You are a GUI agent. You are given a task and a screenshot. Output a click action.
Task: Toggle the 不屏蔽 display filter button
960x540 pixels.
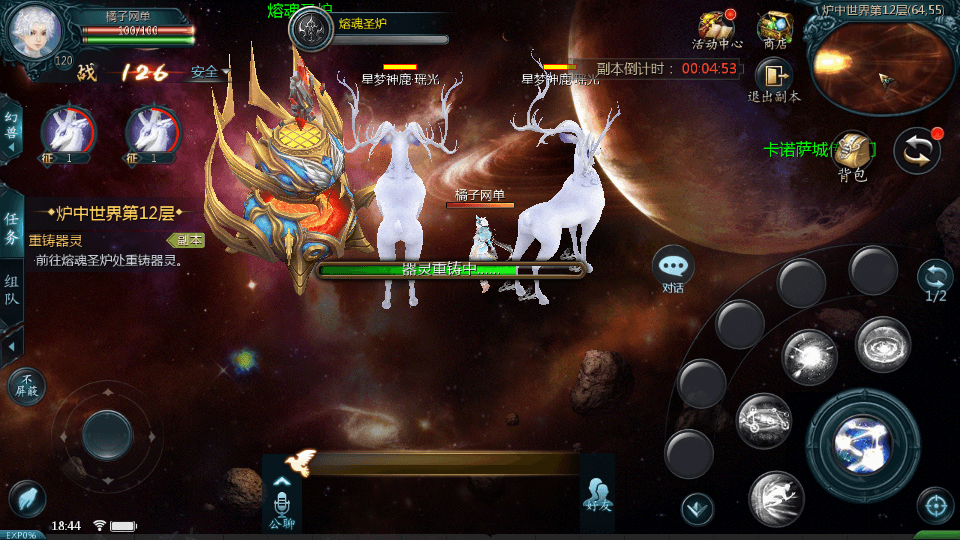pyautogui.click(x=26, y=385)
